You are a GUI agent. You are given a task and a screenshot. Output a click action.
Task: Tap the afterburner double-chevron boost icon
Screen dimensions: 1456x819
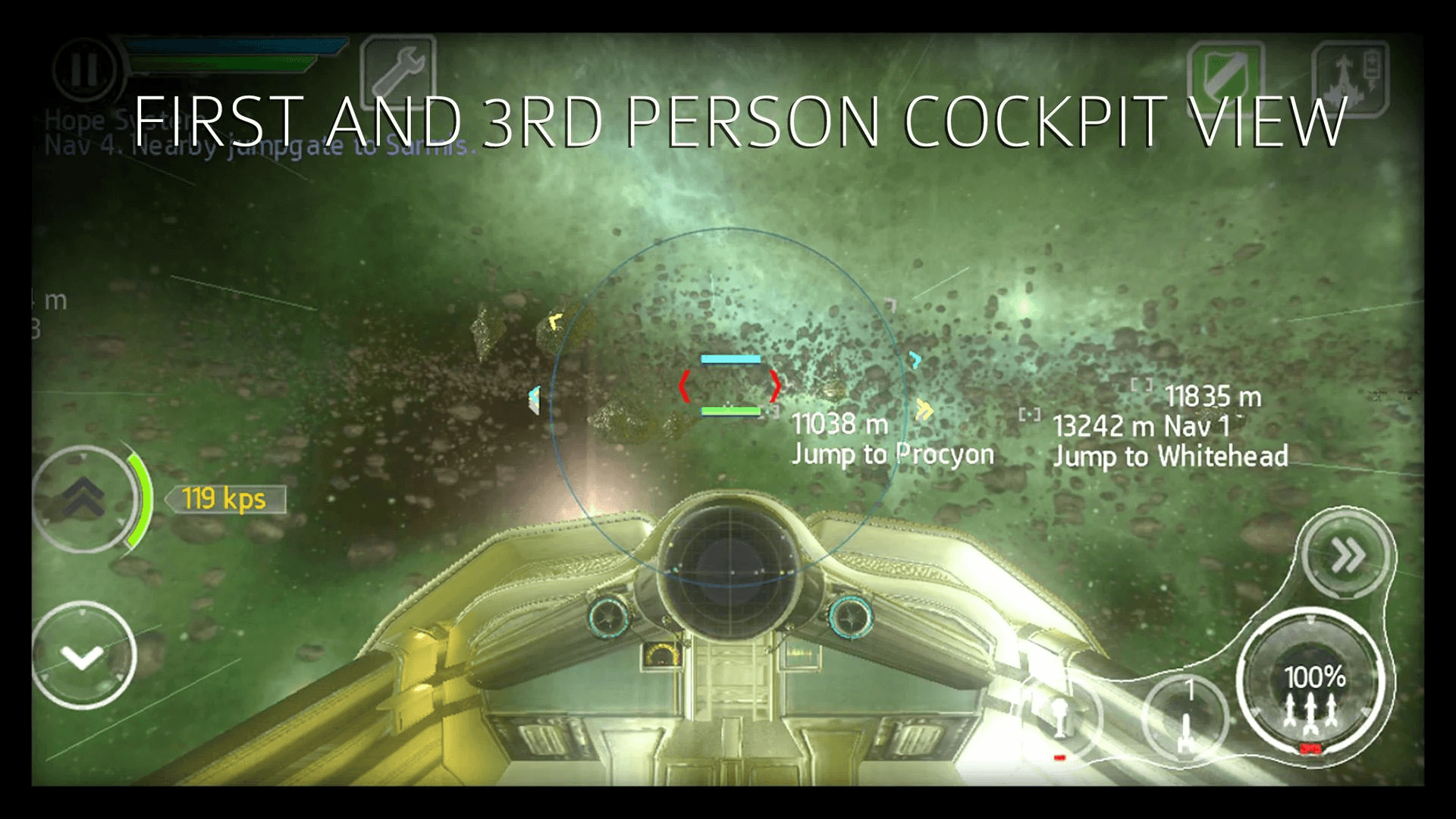click(x=1344, y=554)
